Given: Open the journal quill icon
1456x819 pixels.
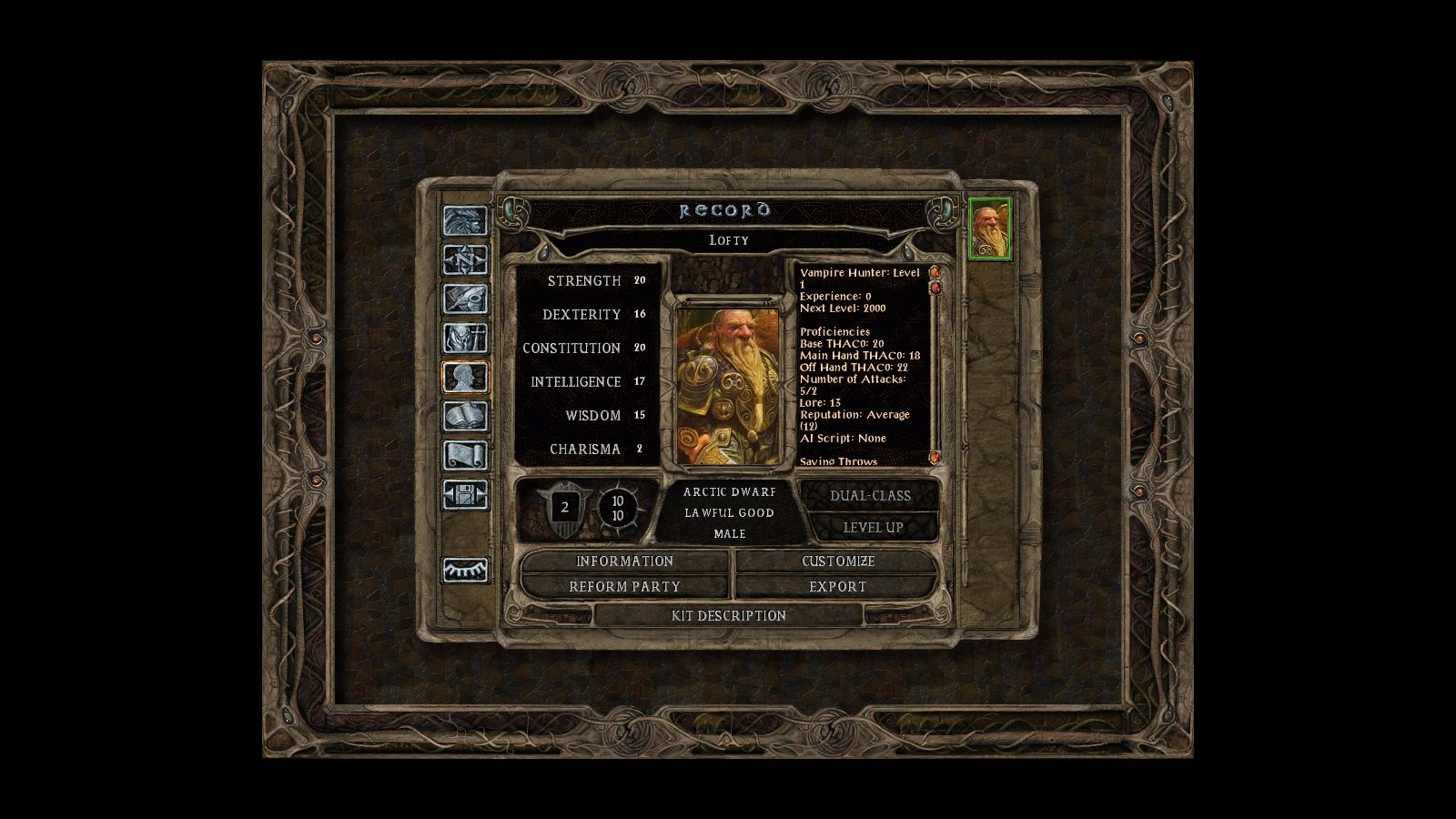Looking at the screenshot, I should click(x=465, y=299).
